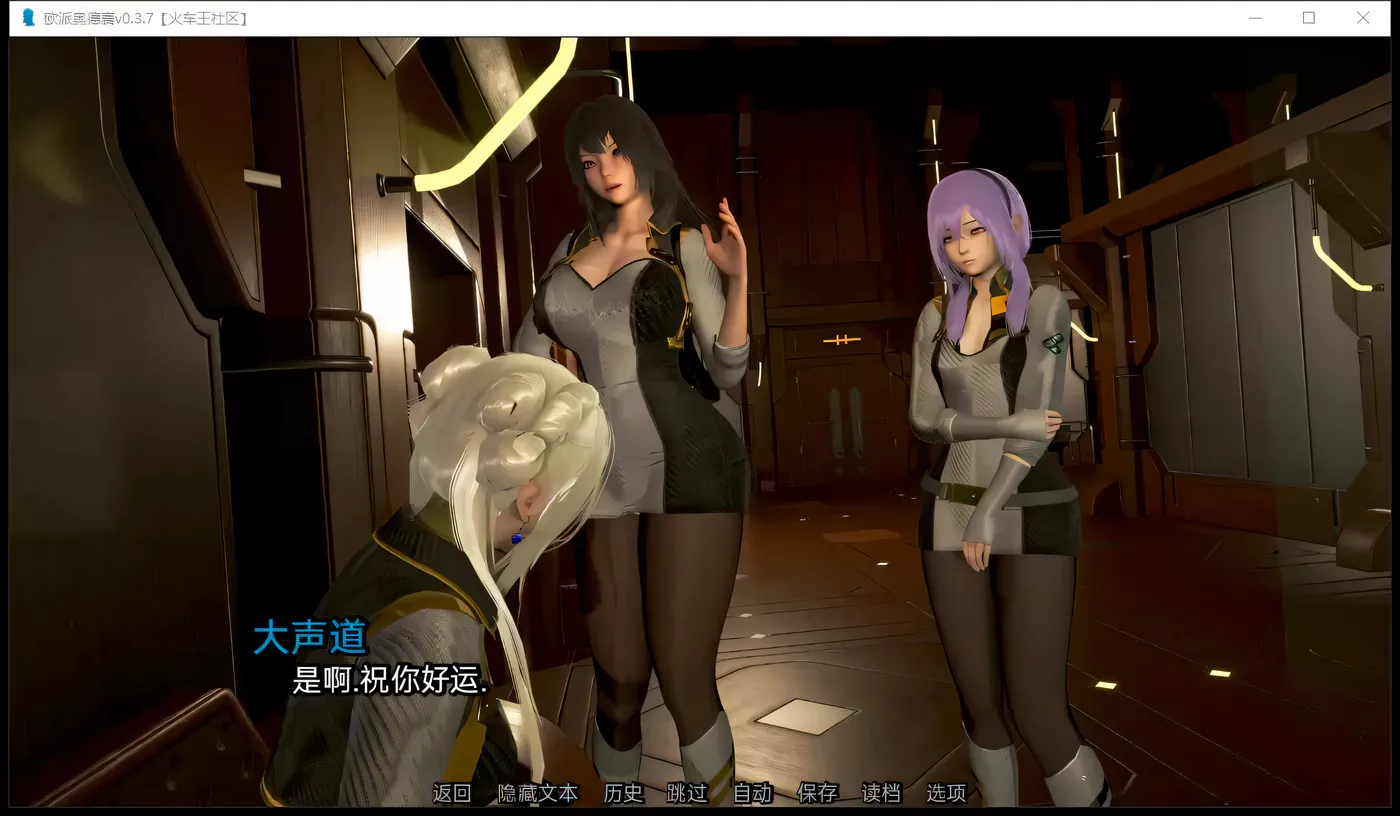Enable 自动 auto-play mode

(751, 793)
